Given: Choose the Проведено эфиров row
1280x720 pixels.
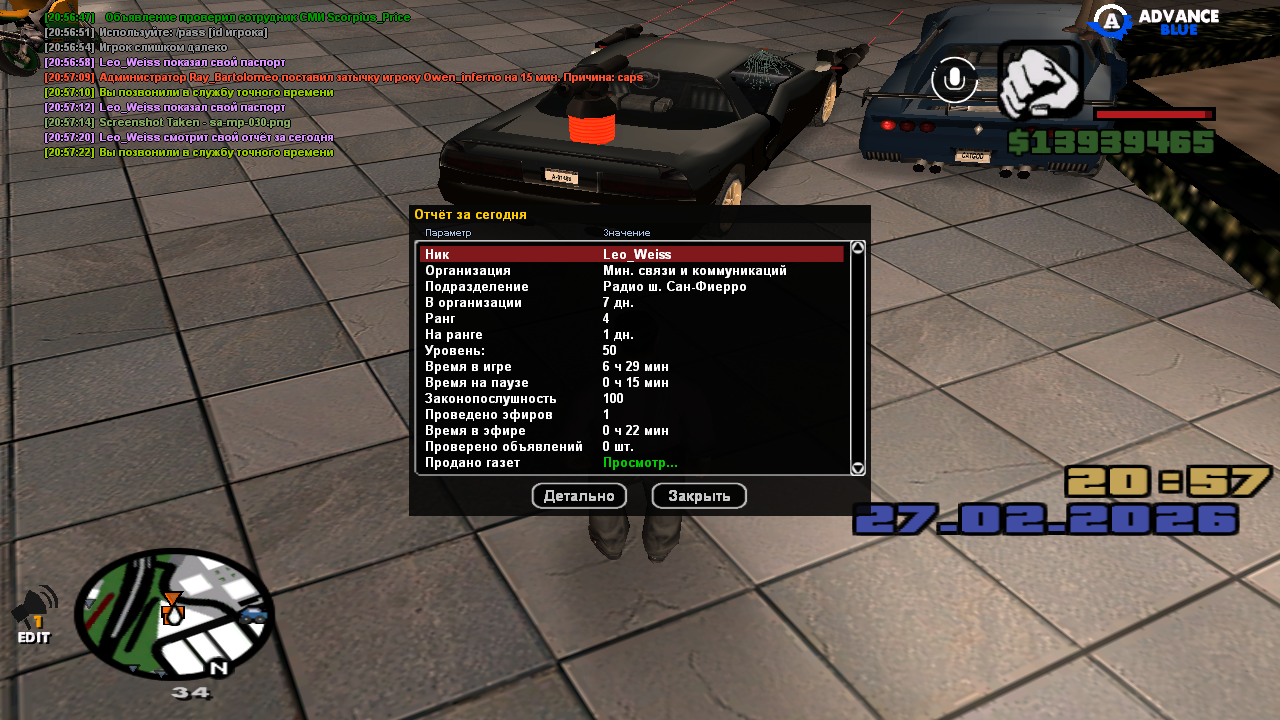Looking at the screenshot, I should (x=631, y=415).
